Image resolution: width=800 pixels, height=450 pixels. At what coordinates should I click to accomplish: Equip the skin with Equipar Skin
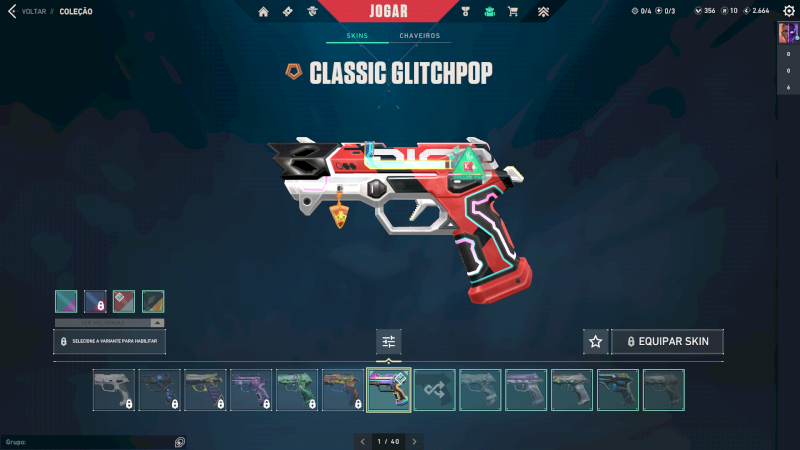[x=667, y=342]
